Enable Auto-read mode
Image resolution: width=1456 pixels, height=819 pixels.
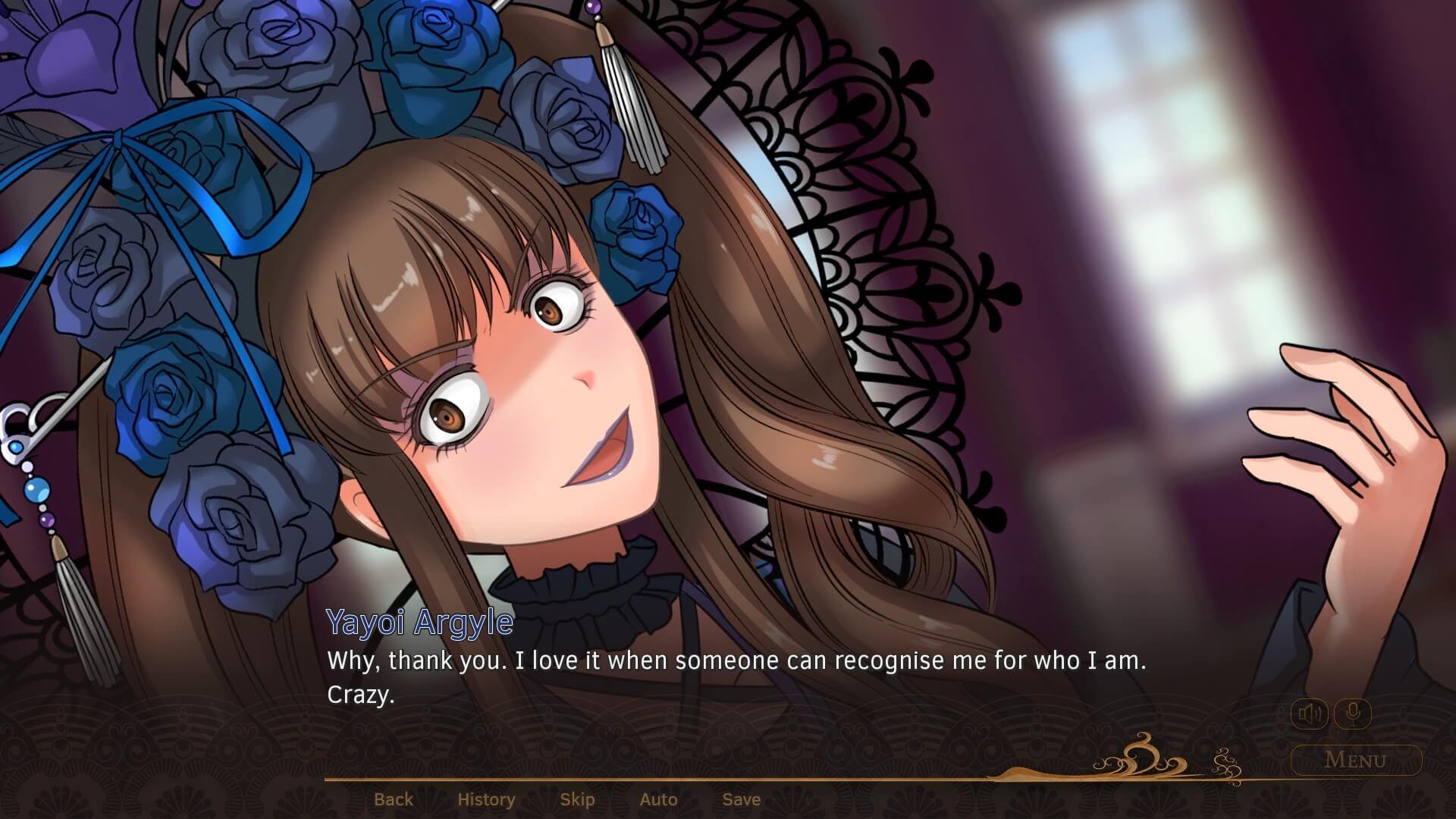(x=658, y=799)
